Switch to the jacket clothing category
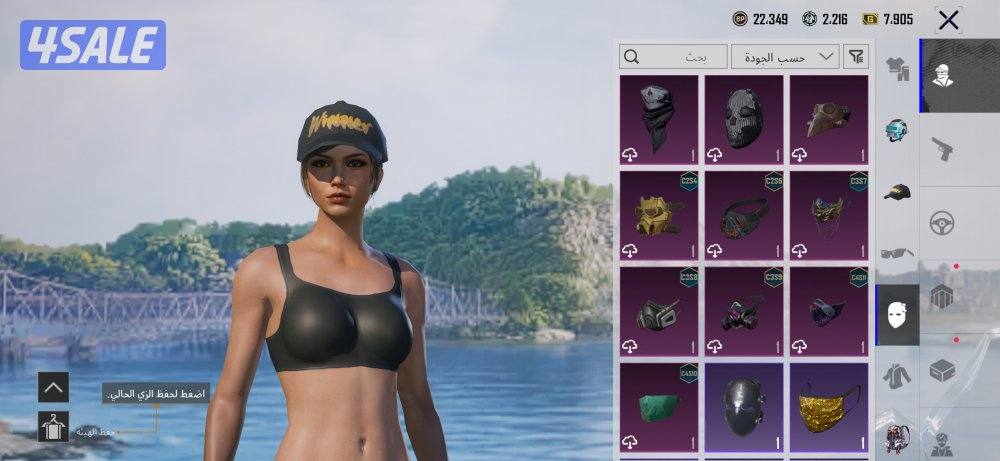 coord(897,377)
